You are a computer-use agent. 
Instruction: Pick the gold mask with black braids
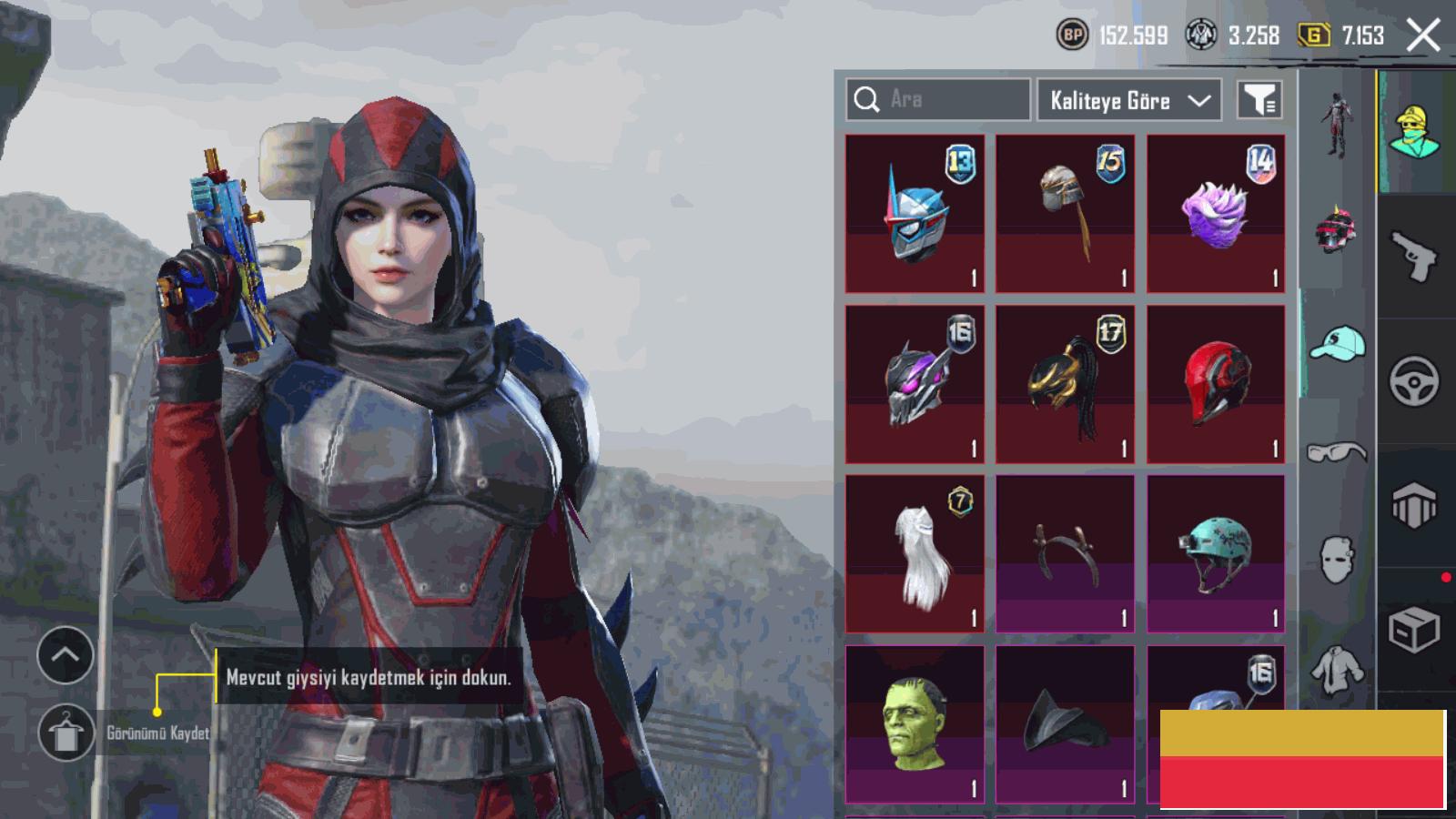click(1065, 384)
